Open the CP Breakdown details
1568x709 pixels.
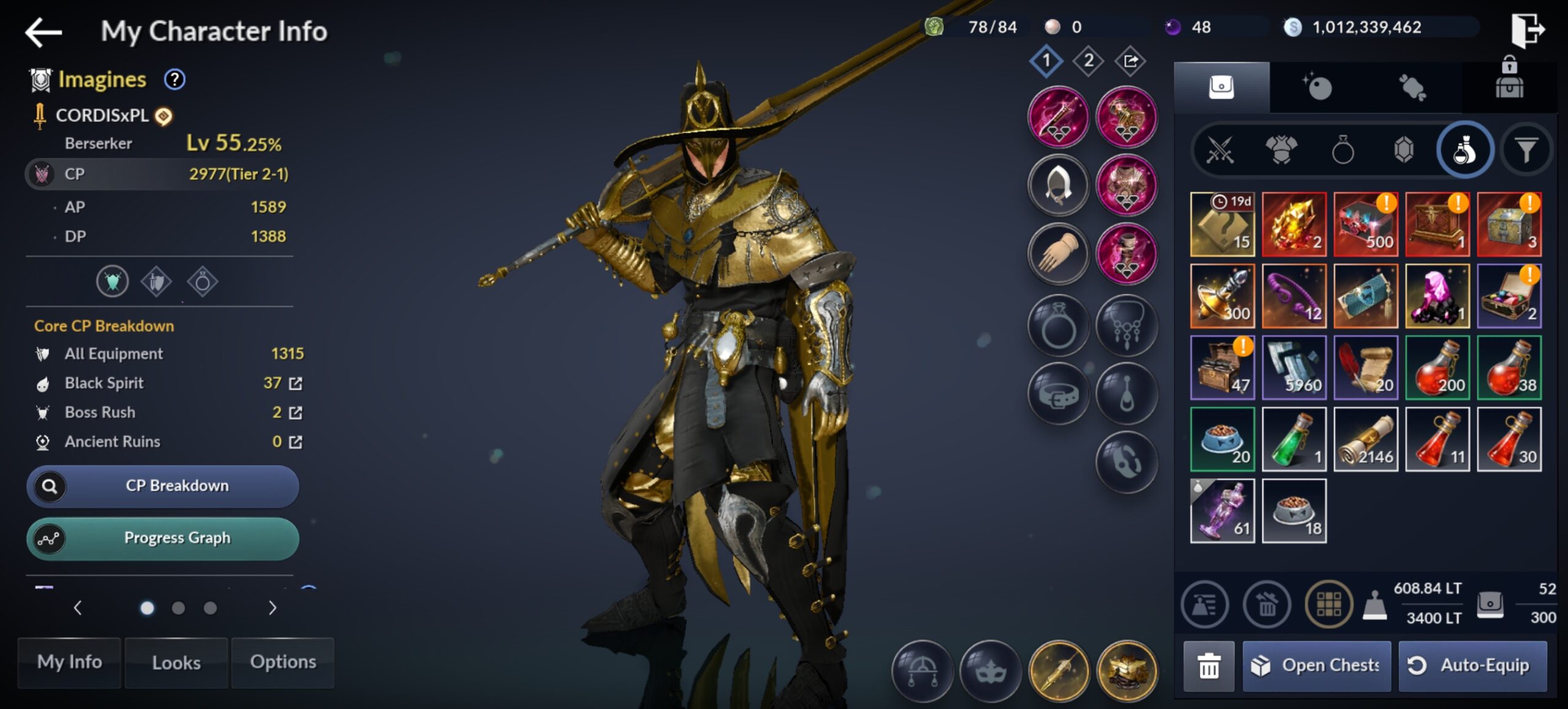163,486
